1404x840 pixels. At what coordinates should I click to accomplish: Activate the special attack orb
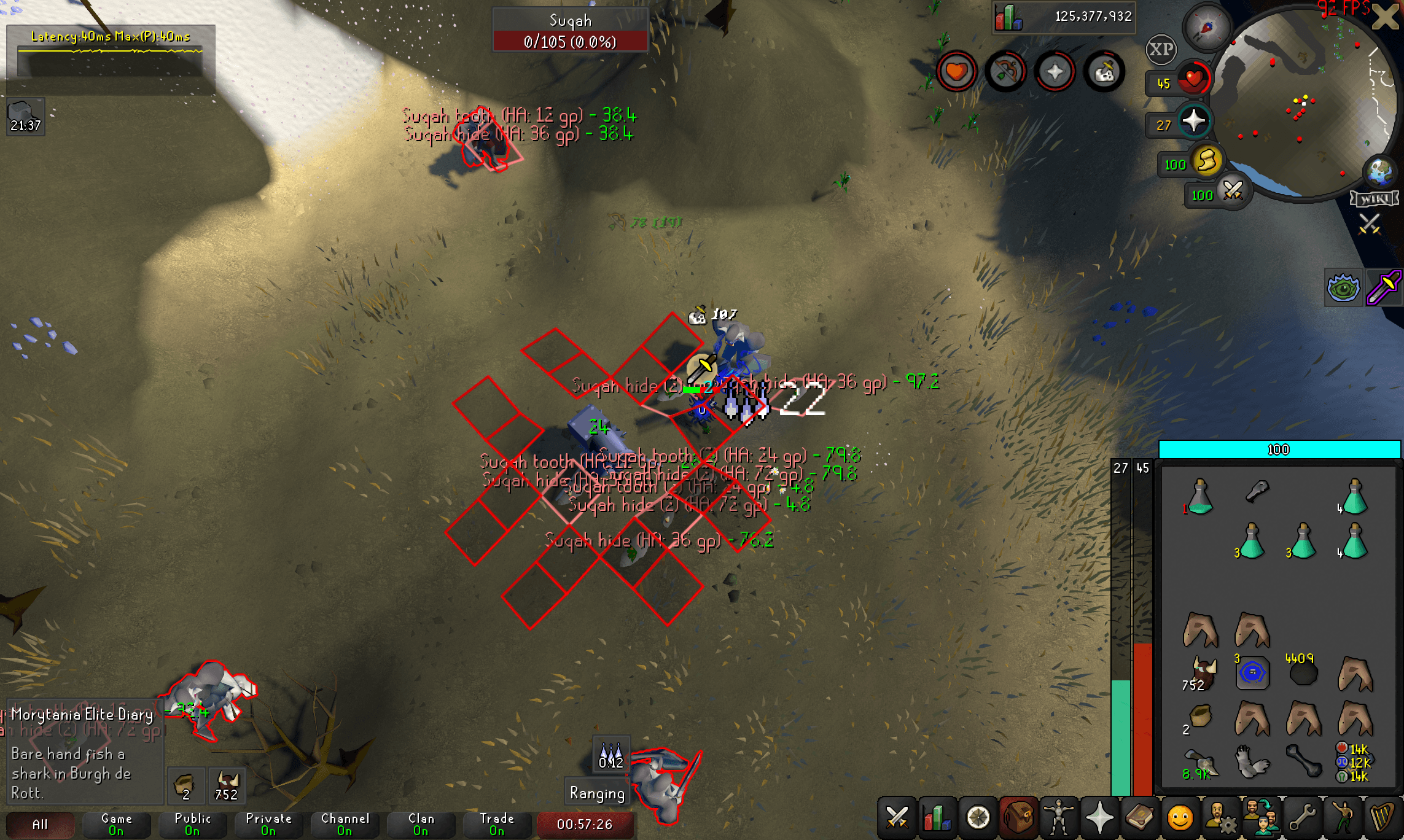(1232, 192)
